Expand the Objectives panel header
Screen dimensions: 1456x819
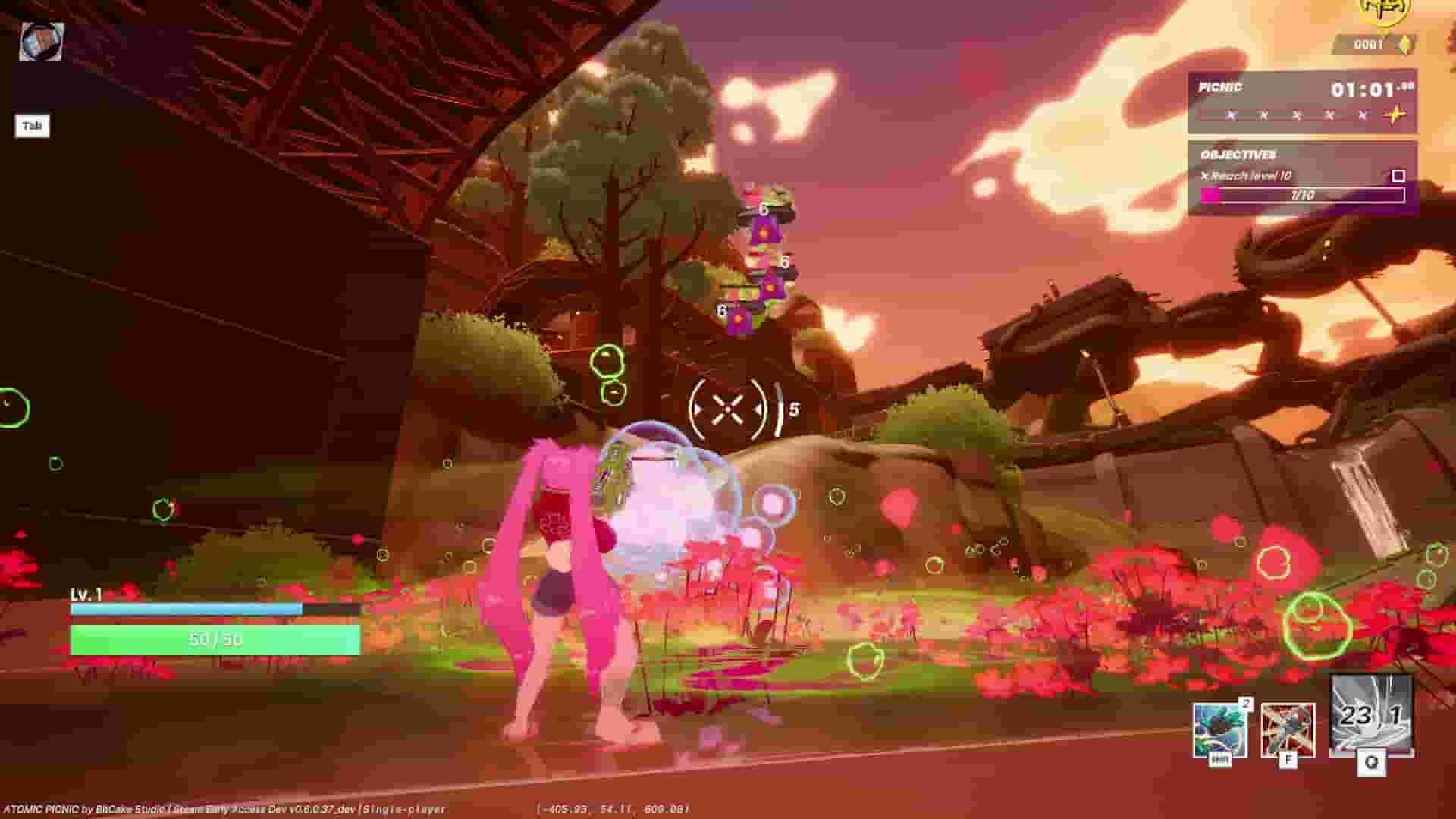tap(1240, 154)
